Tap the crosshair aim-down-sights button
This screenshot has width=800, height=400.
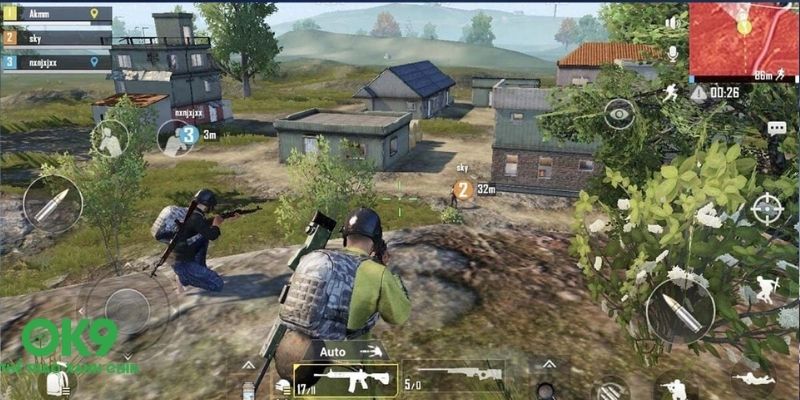click(x=766, y=209)
